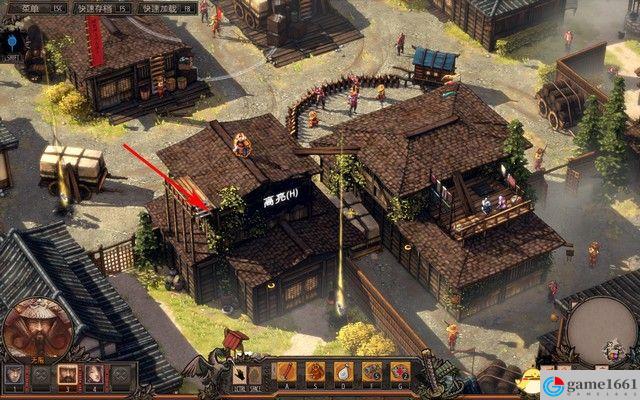Click the 快速存档 quick save button
Image resolution: width=640 pixels, height=400 pixels.
(x=100, y=6)
